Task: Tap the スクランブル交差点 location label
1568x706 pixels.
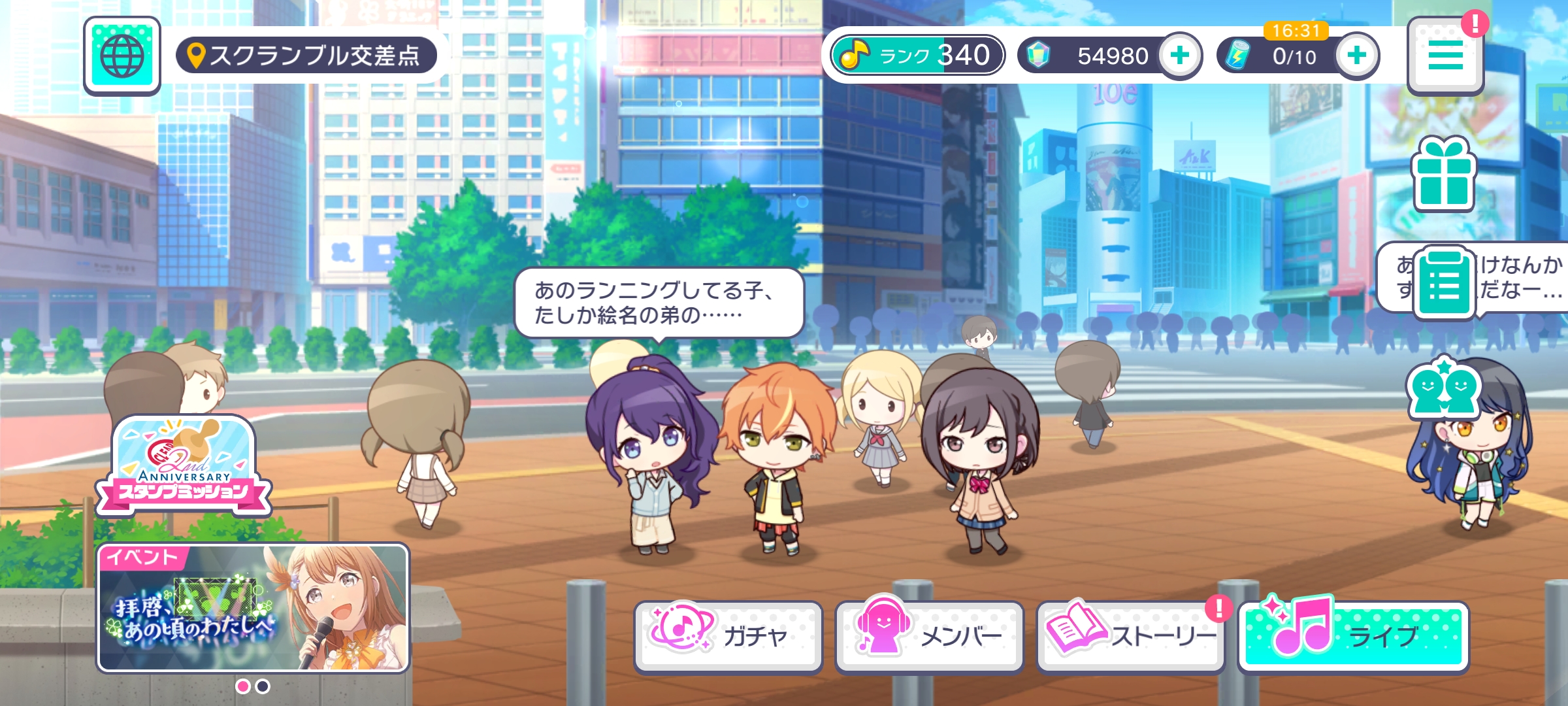Action: 306,56
